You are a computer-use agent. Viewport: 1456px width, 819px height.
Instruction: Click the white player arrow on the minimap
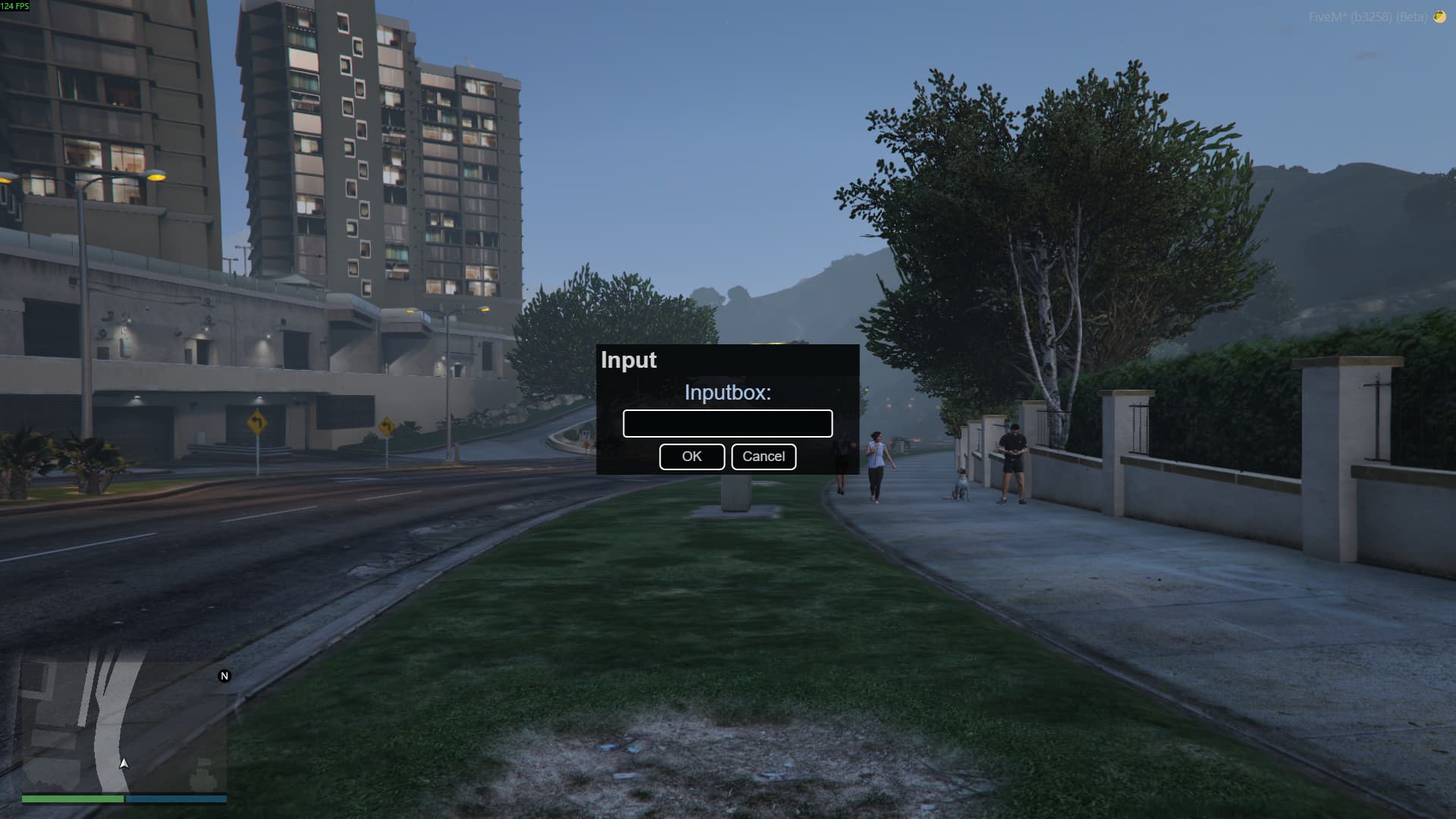(124, 763)
